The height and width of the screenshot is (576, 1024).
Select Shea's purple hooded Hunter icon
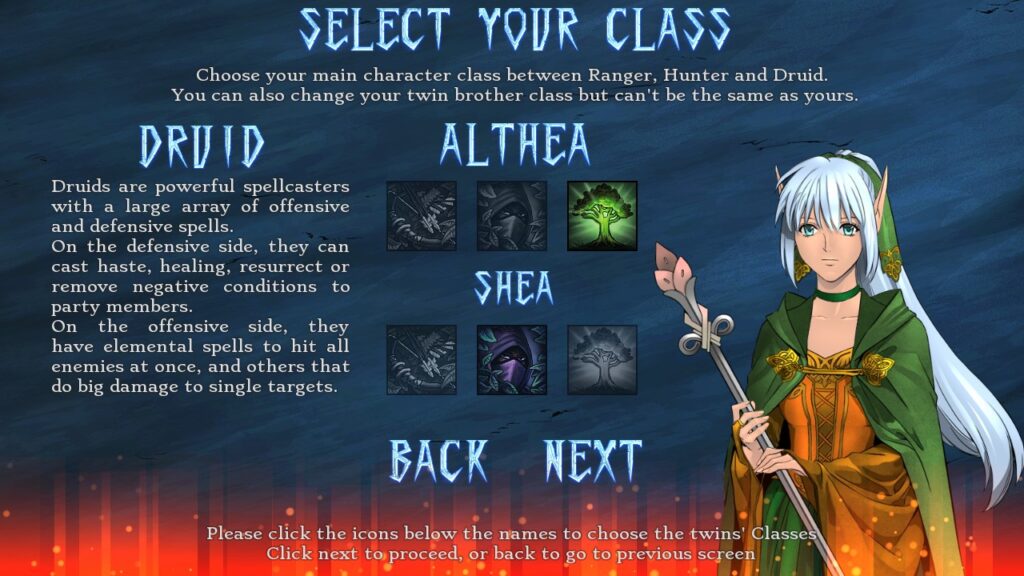pyautogui.click(x=511, y=359)
